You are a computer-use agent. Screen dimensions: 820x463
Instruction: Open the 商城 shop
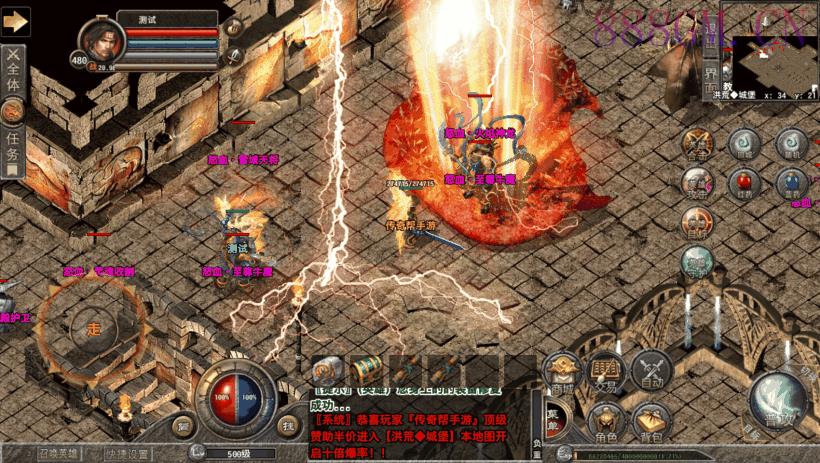point(563,372)
